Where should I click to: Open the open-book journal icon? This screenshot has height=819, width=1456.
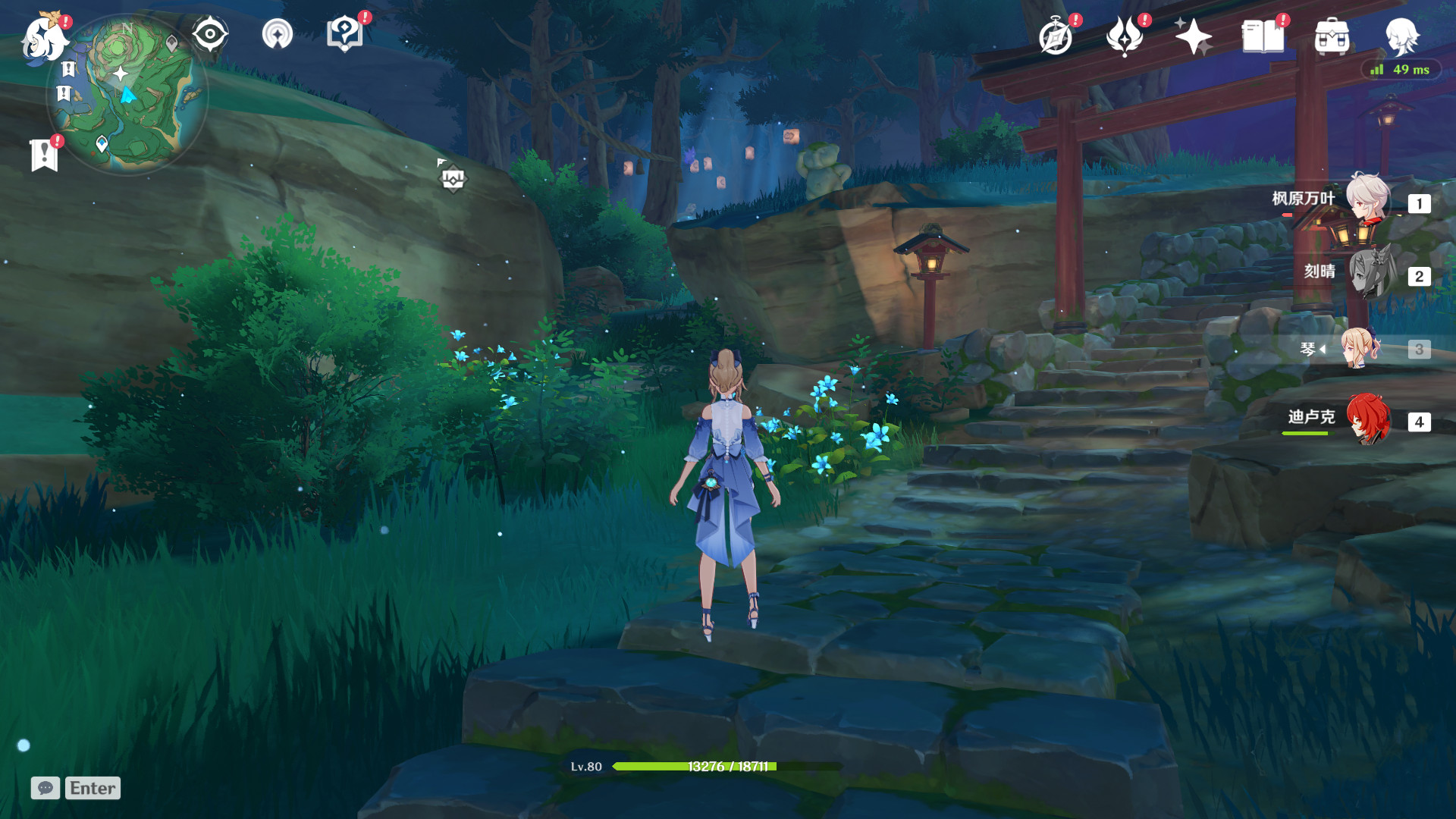pyautogui.click(x=1263, y=36)
